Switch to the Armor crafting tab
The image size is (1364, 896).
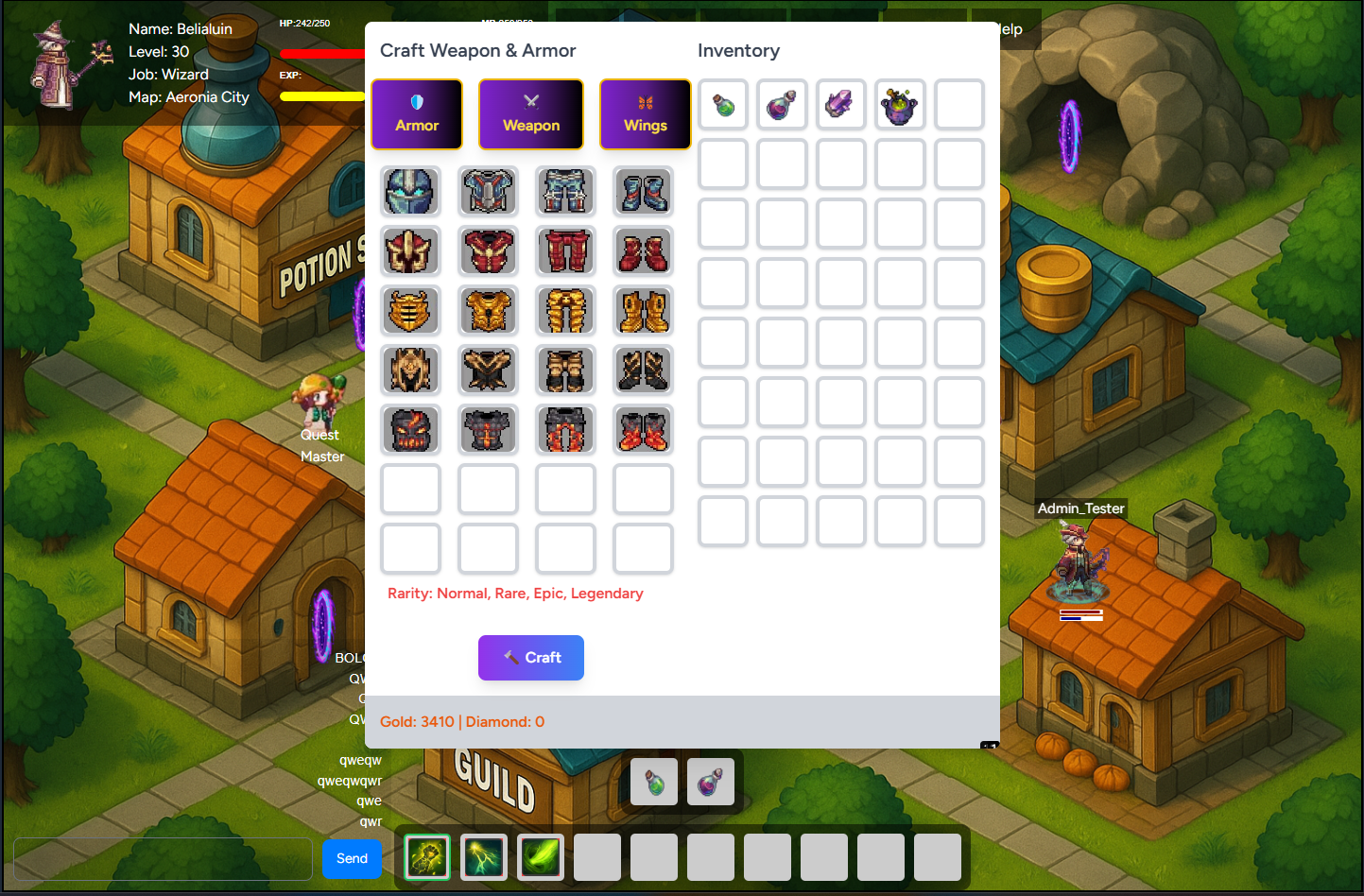pyautogui.click(x=417, y=114)
